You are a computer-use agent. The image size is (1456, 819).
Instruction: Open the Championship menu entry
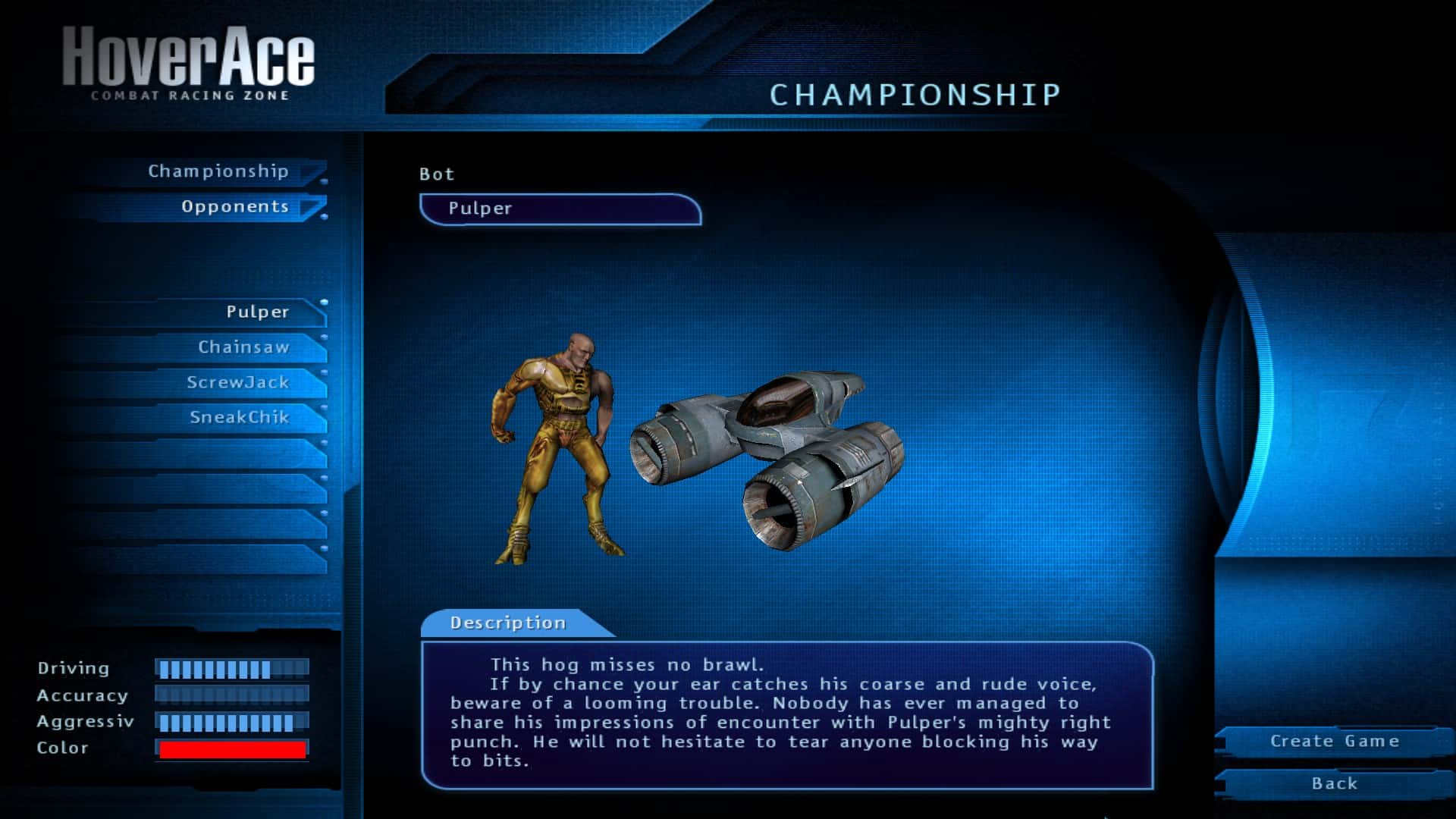pyautogui.click(x=218, y=171)
